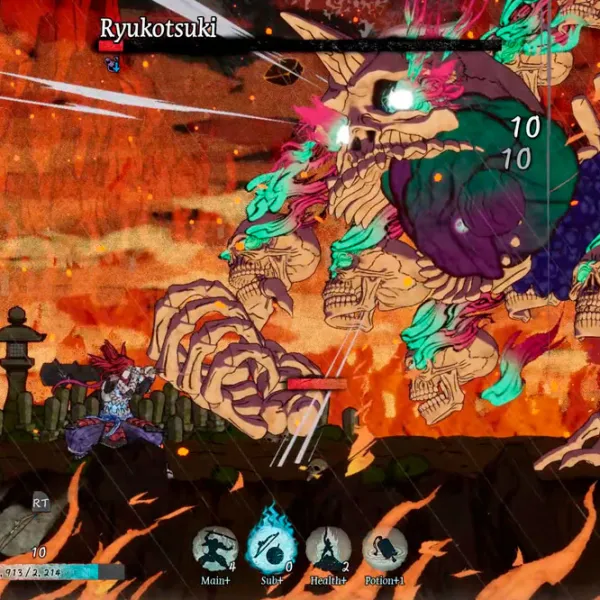Screen dimensions: 600x600
Task: Select the Potion+1 upgrade icon
Action: click(x=384, y=548)
